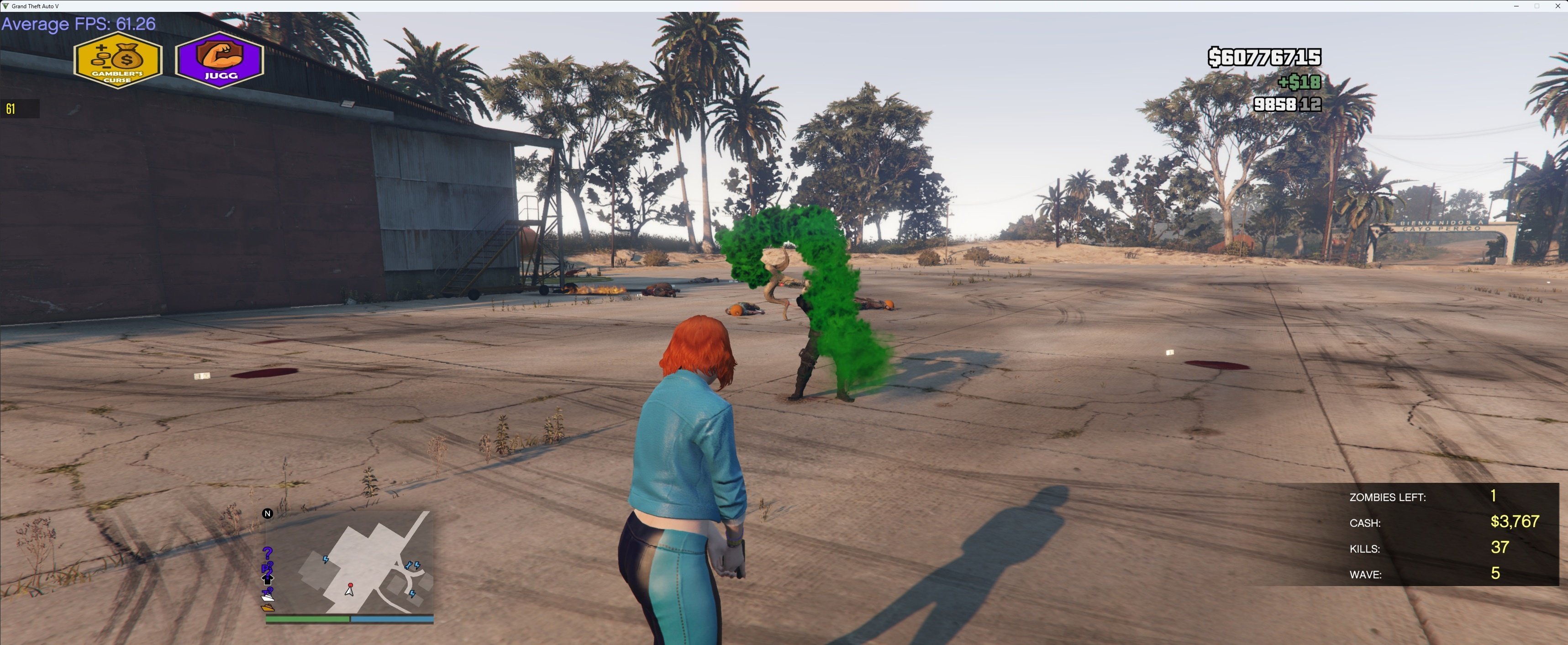
Task: Click the north compass marker on minimap
Action: 267,513
